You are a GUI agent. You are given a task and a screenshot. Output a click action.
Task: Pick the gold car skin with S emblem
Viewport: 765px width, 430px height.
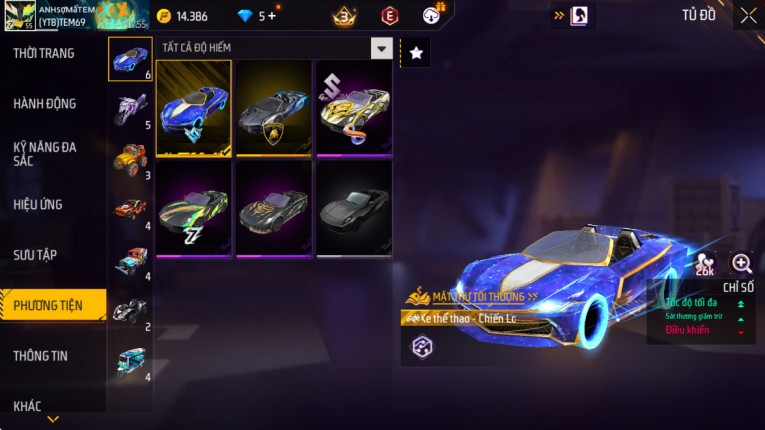pos(354,108)
